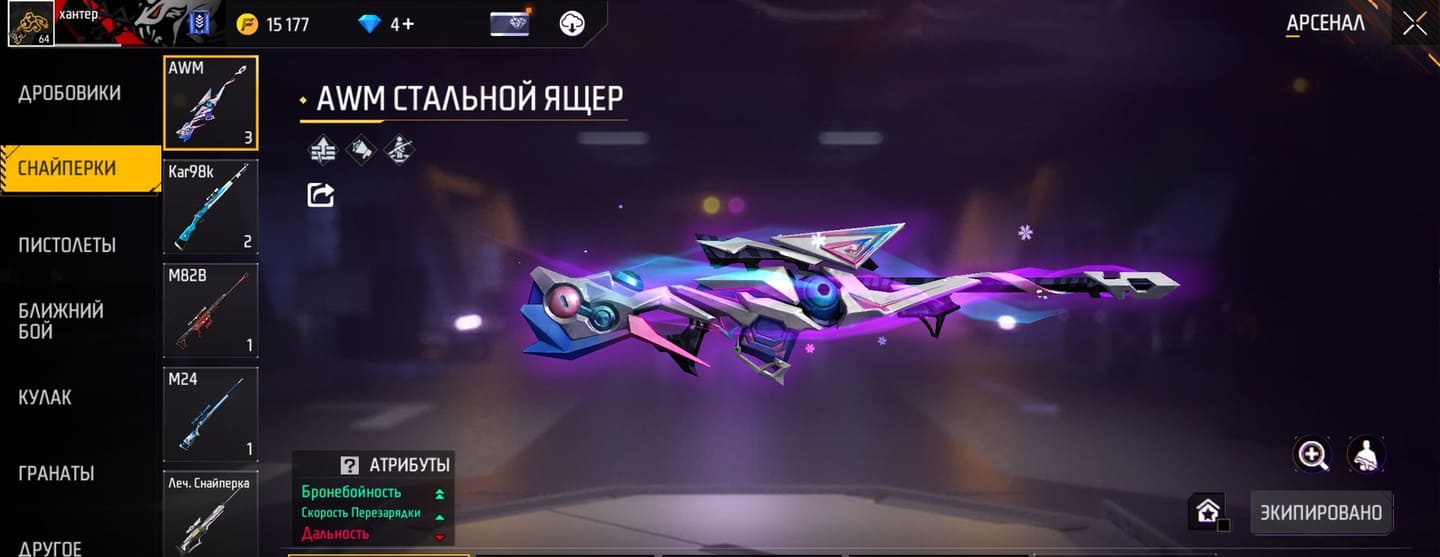Select the M82B sniper rifle
1440x557 pixels.
click(210, 310)
